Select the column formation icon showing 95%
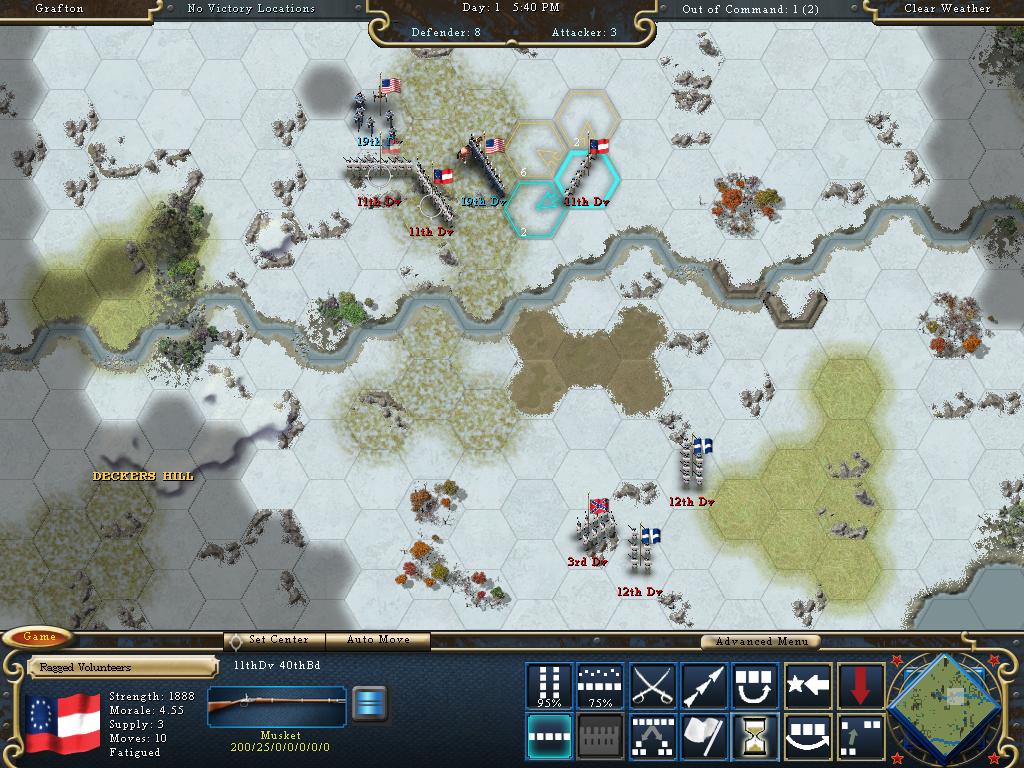Image resolution: width=1024 pixels, height=768 pixels. tap(549, 685)
